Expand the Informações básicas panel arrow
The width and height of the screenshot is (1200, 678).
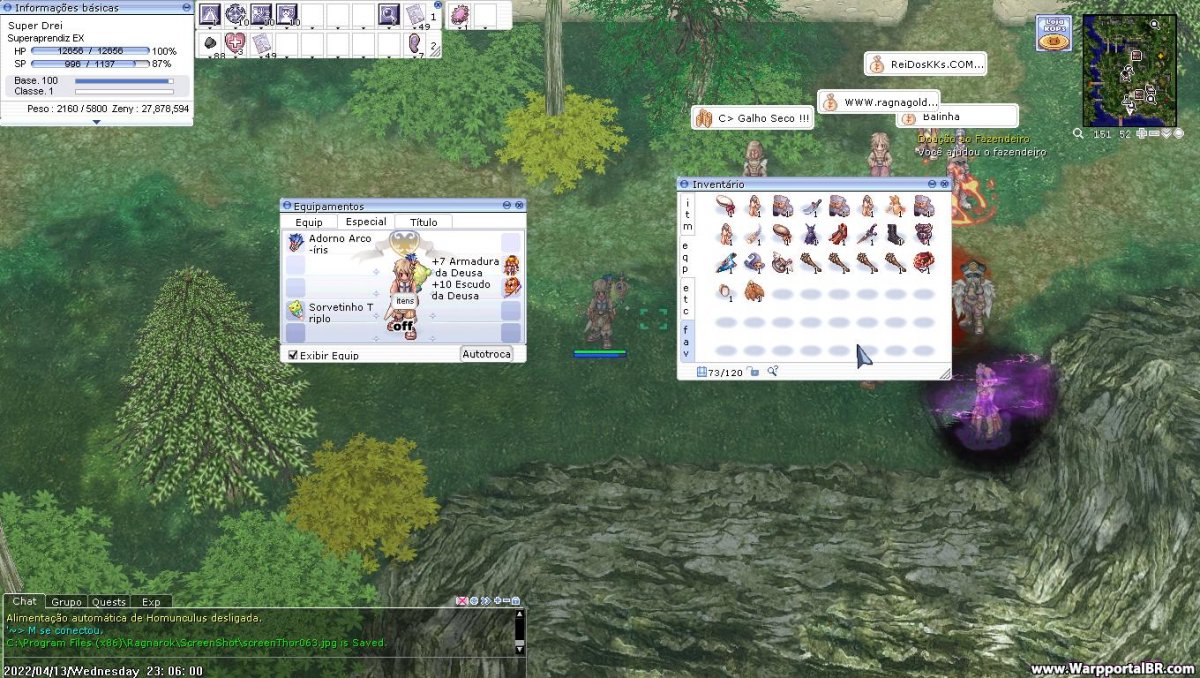point(96,122)
